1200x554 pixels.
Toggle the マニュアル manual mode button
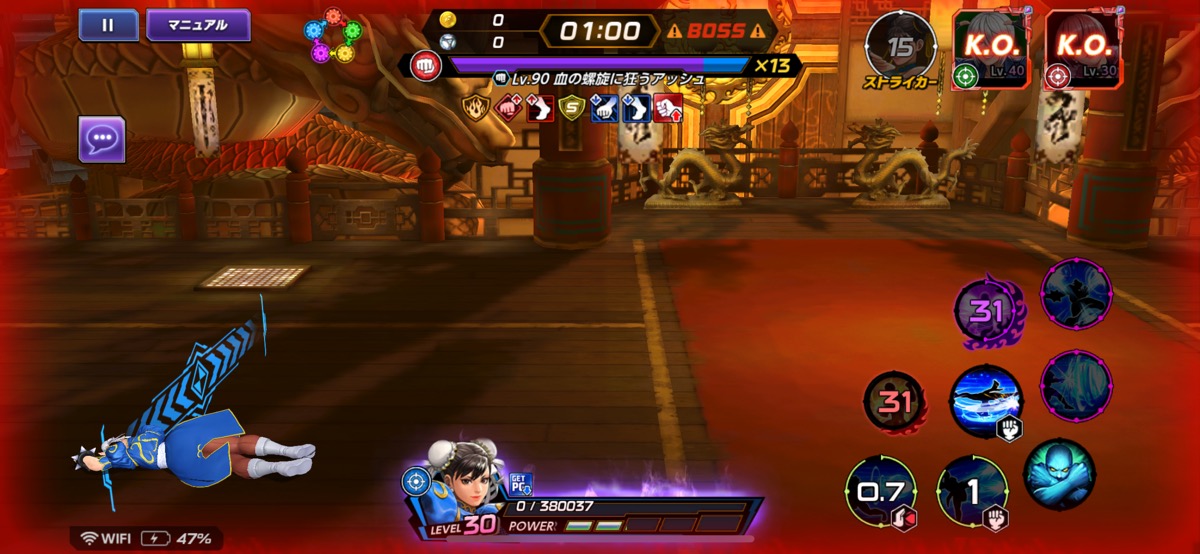point(198,25)
